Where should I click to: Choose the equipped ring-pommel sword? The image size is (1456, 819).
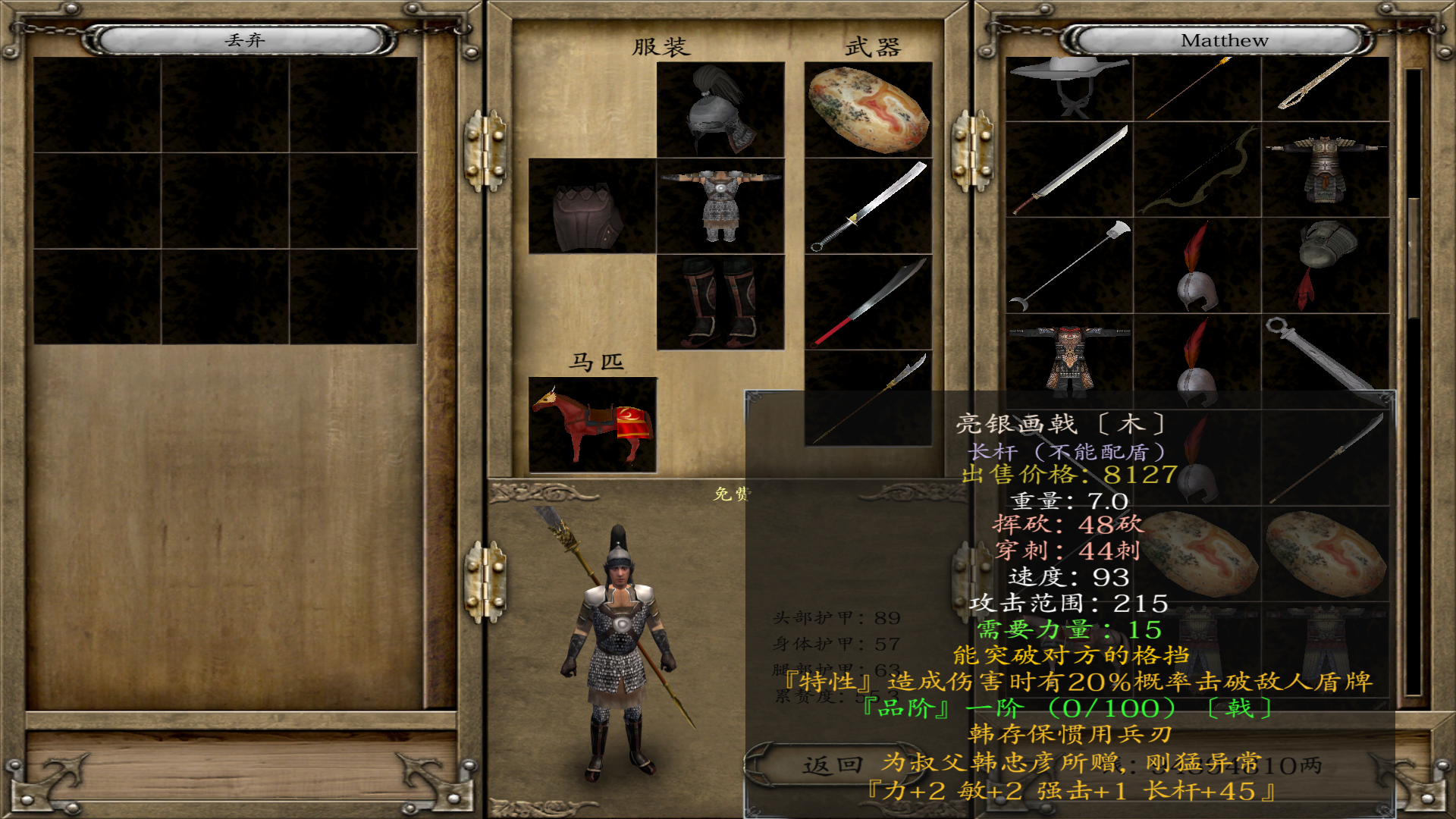(868, 206)
